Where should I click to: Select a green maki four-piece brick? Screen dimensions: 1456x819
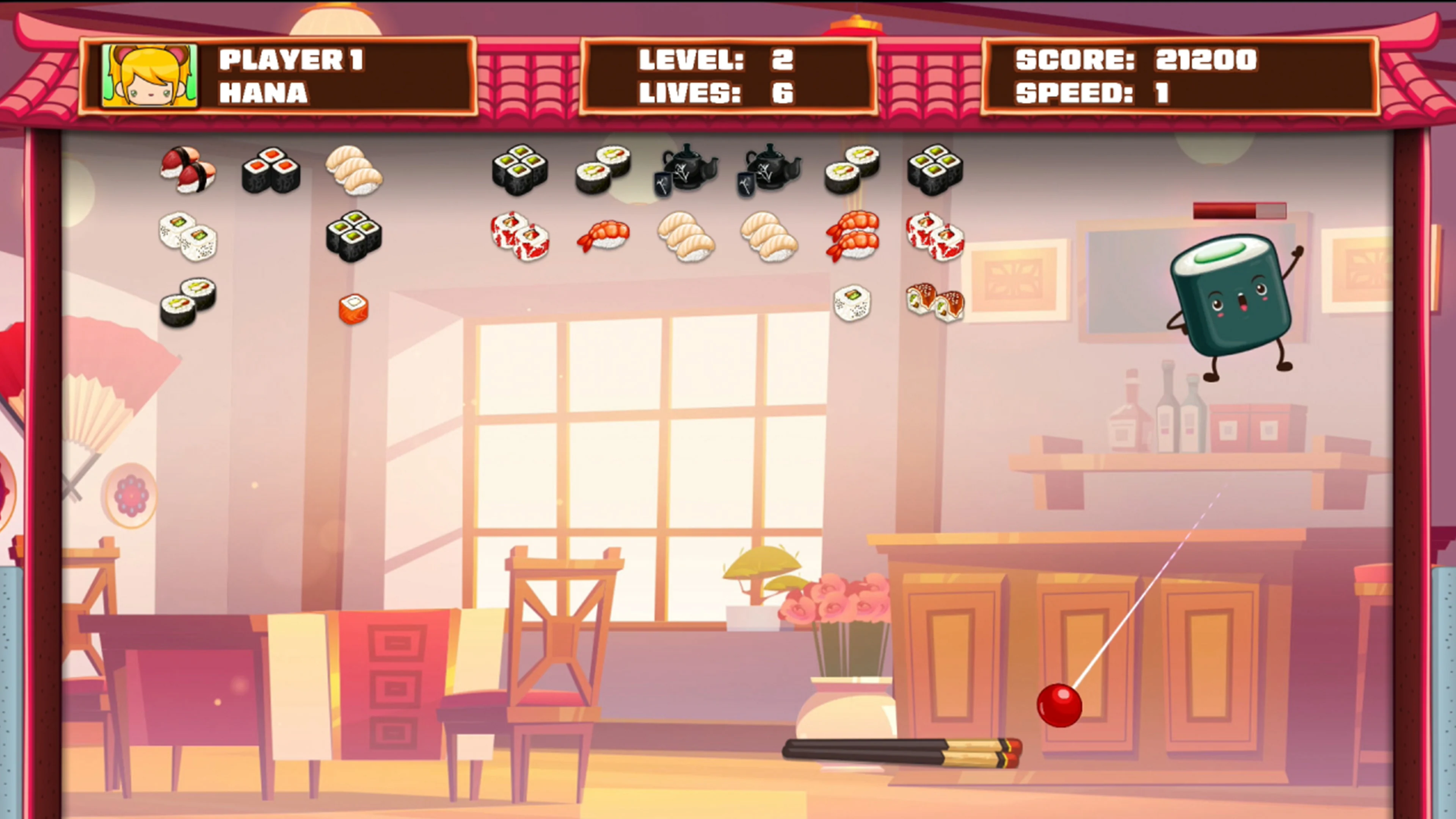[519, 169]
